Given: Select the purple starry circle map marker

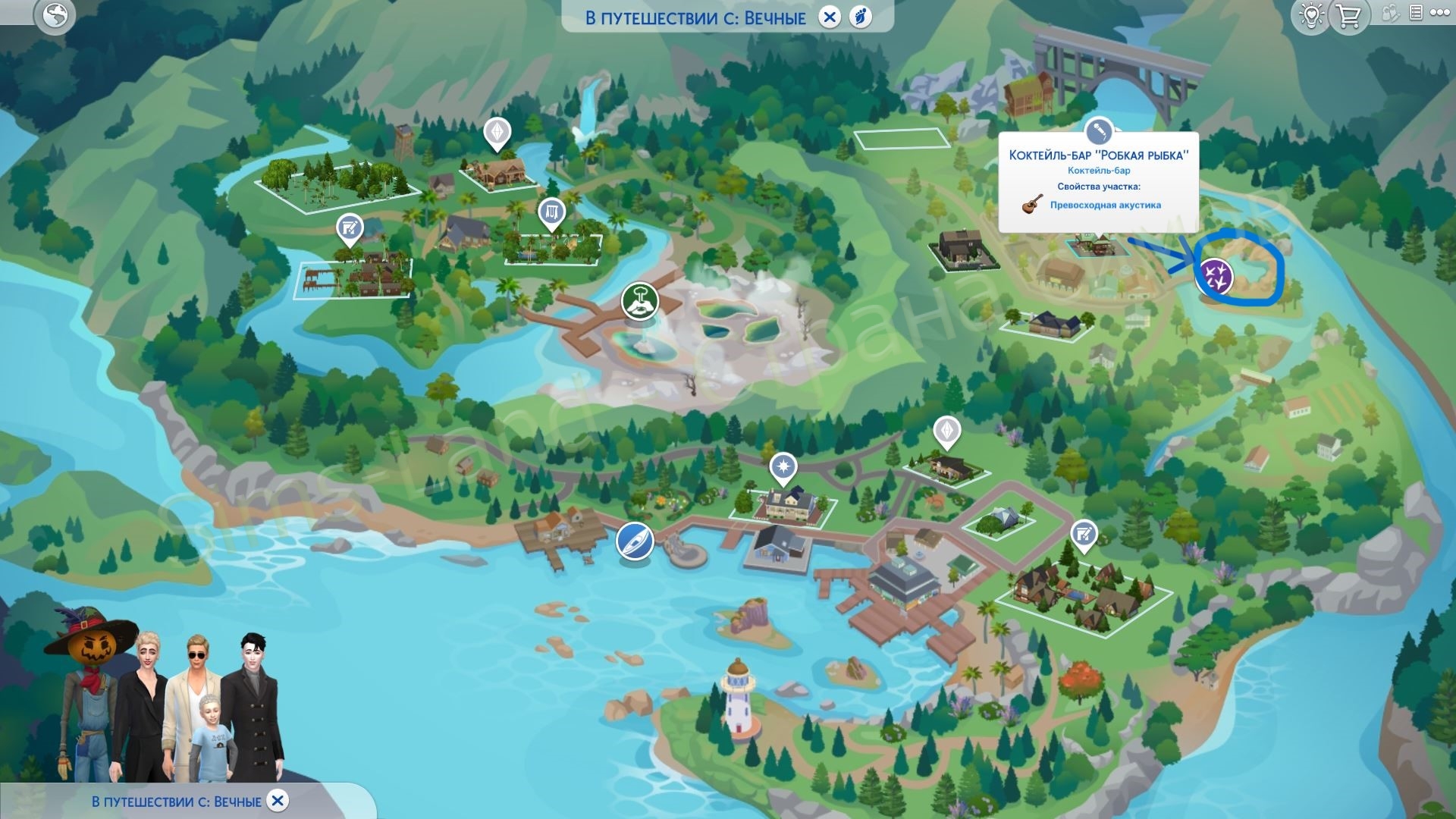Looking at the screenshot, I should (1214, 275).
